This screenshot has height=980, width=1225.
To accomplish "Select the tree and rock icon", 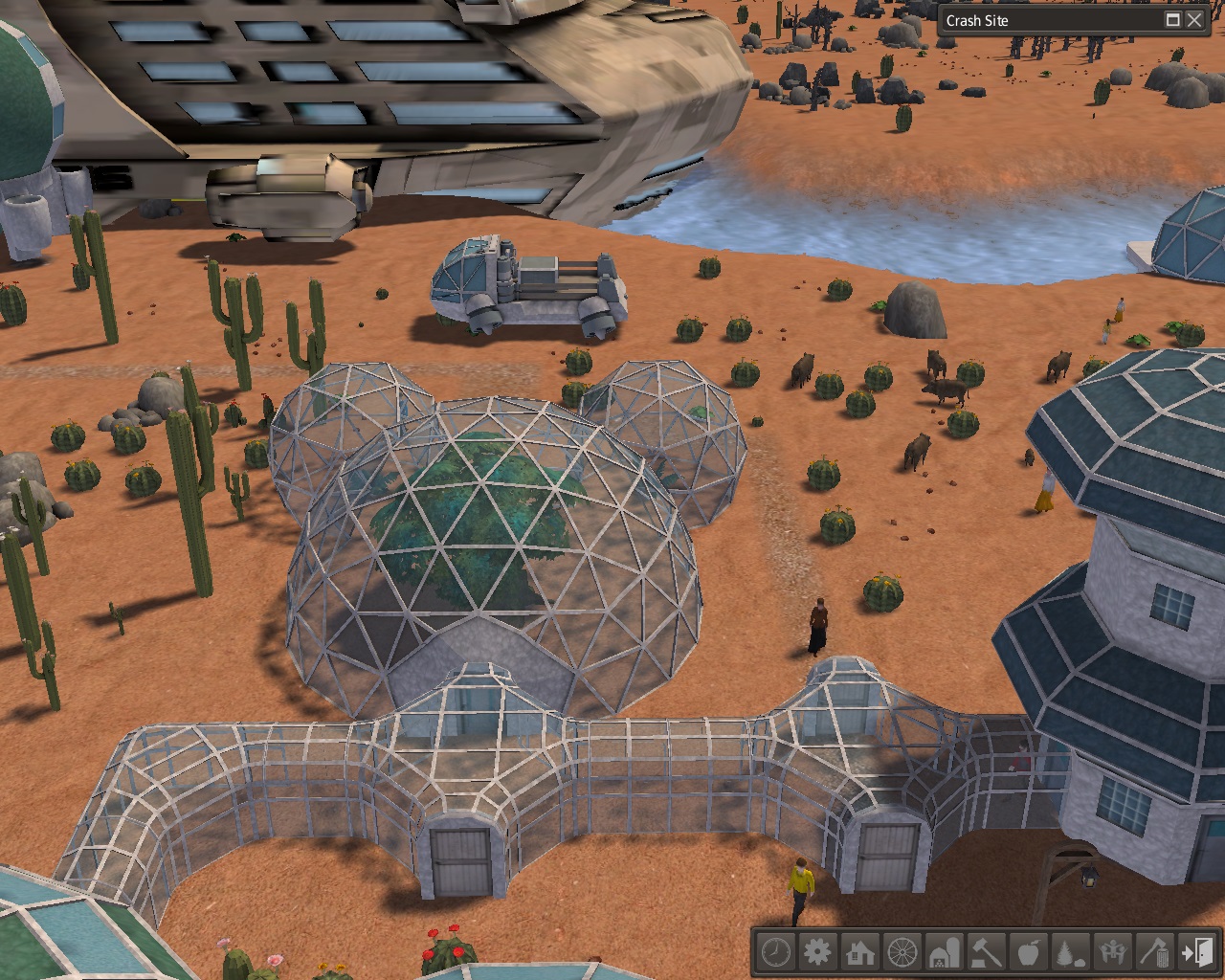I will (1071, 952).
